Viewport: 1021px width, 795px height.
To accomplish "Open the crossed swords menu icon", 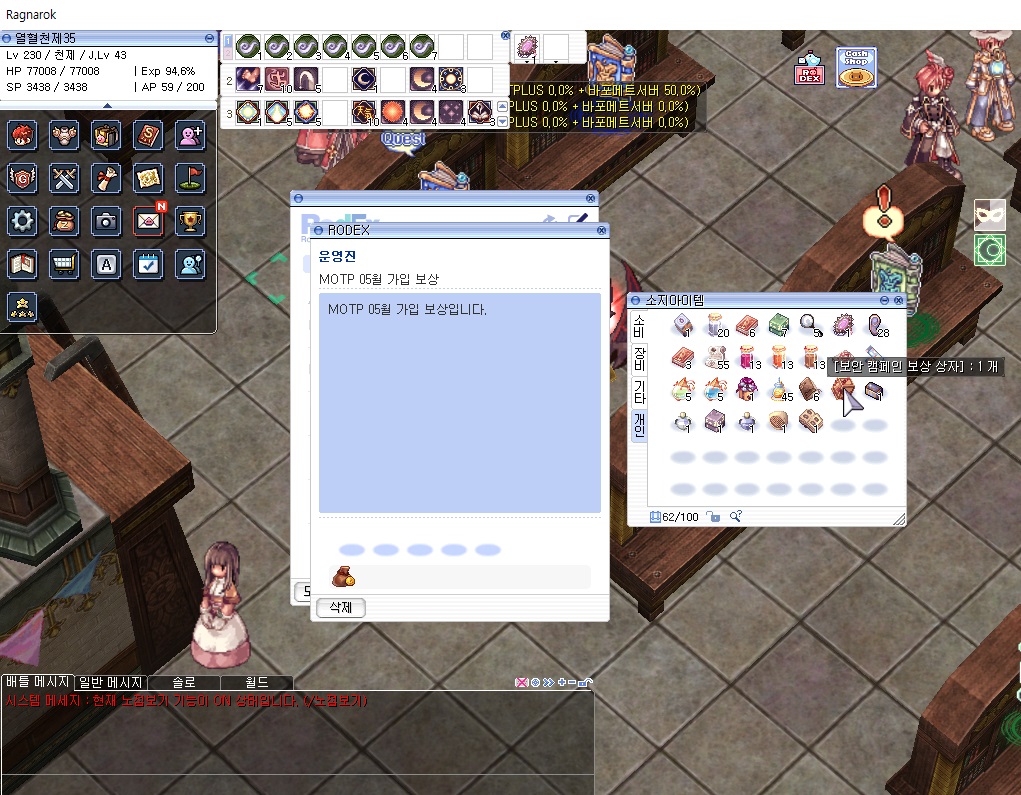I will pyautogui.click(x=64, y=178).
